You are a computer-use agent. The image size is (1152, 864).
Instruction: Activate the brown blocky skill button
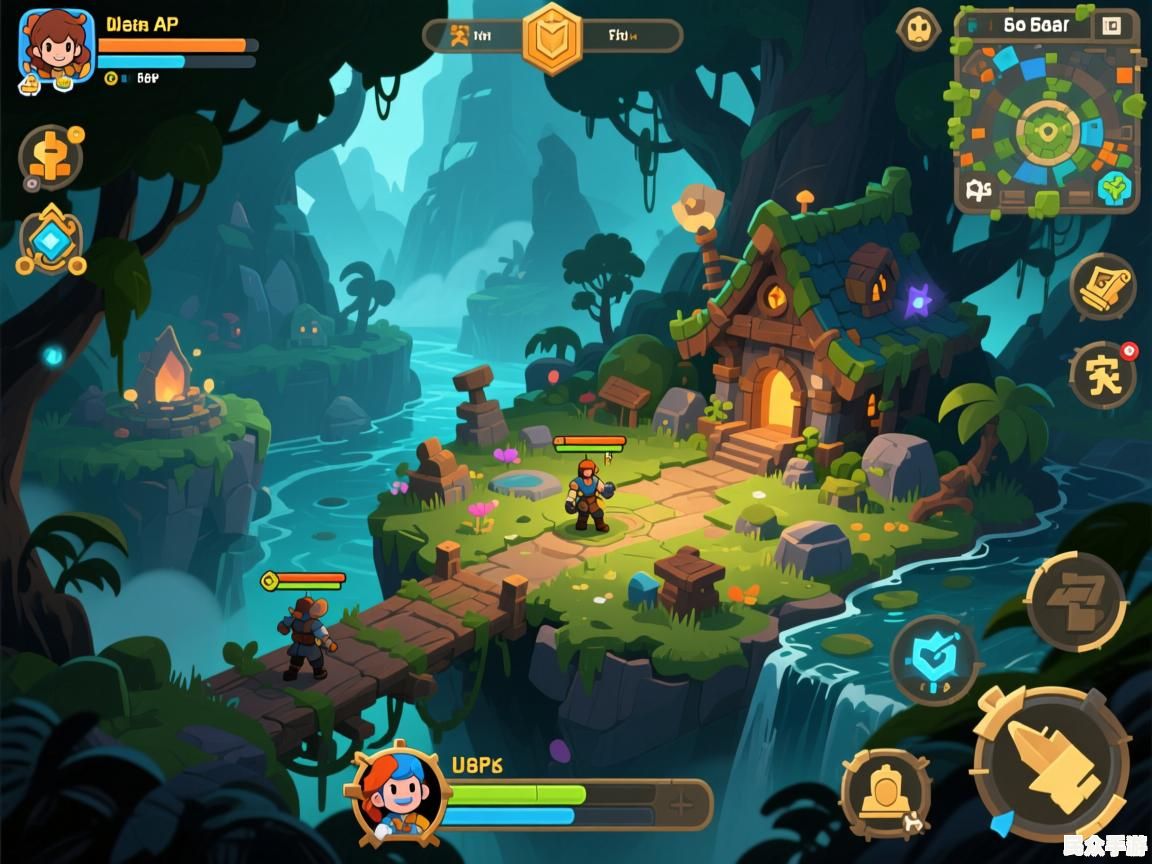coord(1076,601)
